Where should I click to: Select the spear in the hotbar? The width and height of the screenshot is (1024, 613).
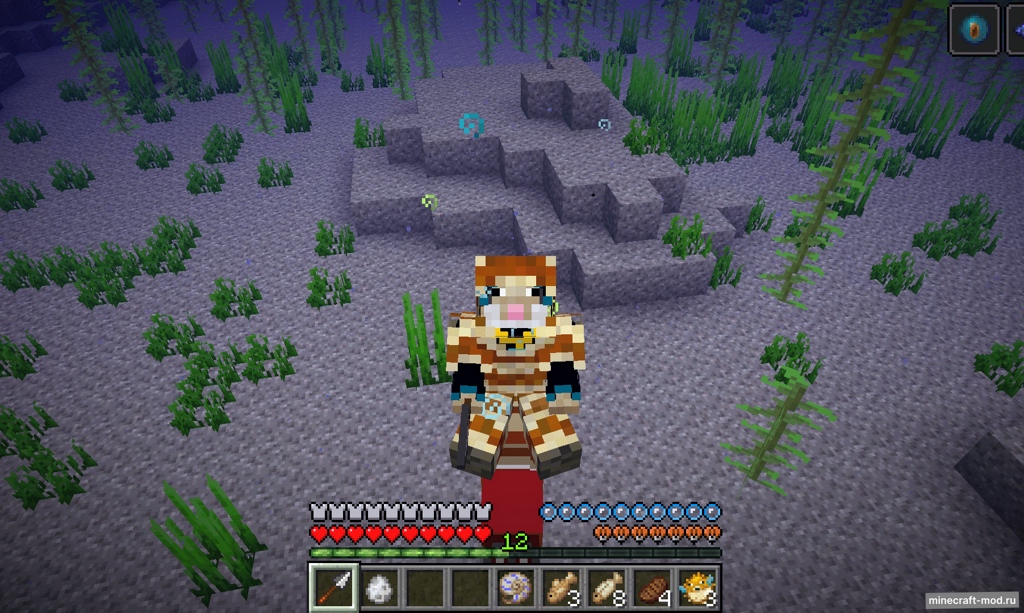tap(330, 586)
